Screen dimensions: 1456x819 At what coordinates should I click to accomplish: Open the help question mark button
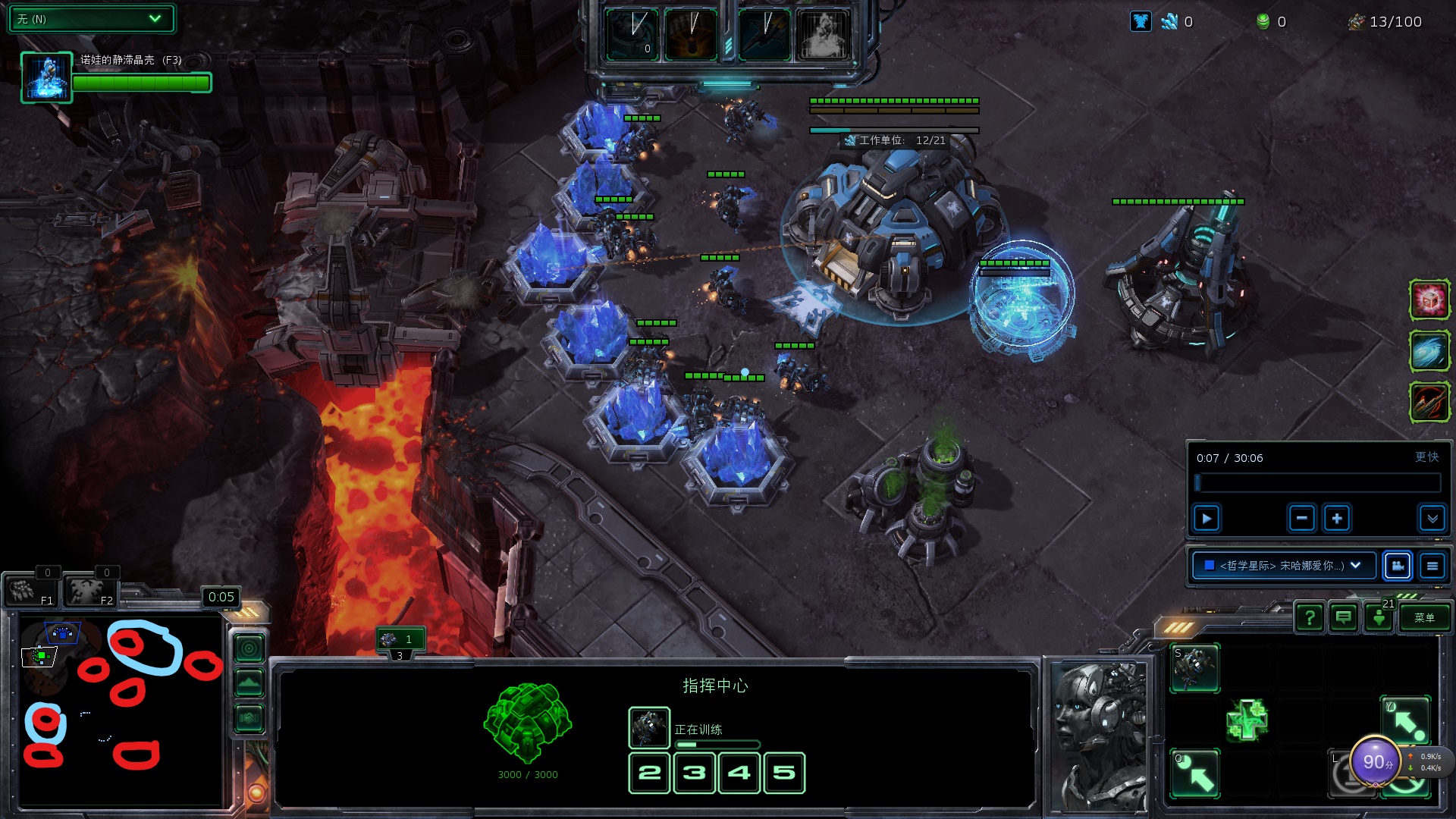pyautogui.click(x=1310, y=618)
